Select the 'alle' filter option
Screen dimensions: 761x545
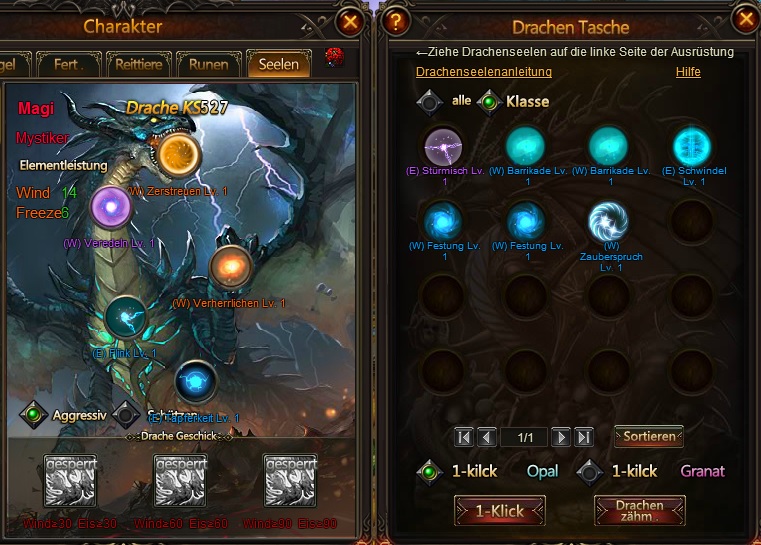[x=430, y=101]
